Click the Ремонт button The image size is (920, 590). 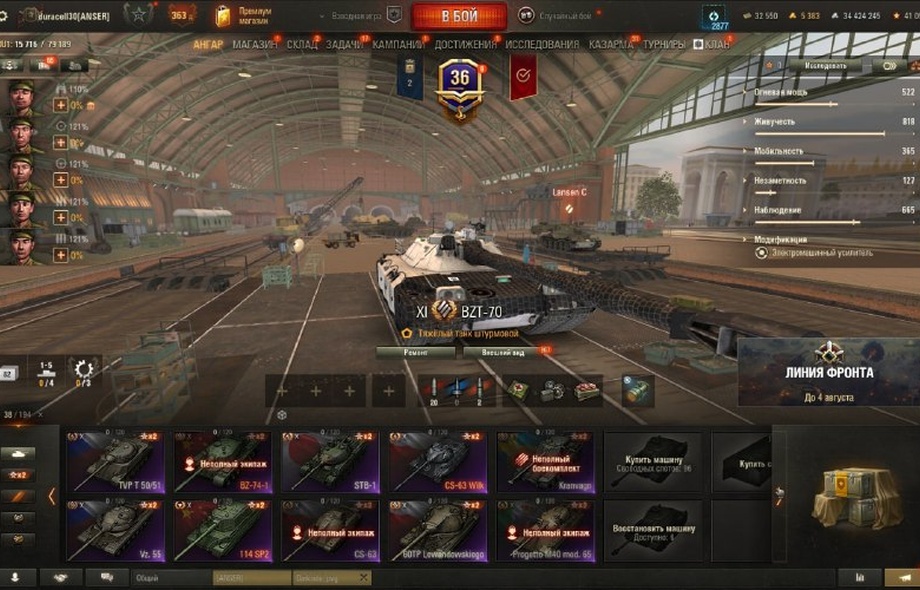pos(416,352)
